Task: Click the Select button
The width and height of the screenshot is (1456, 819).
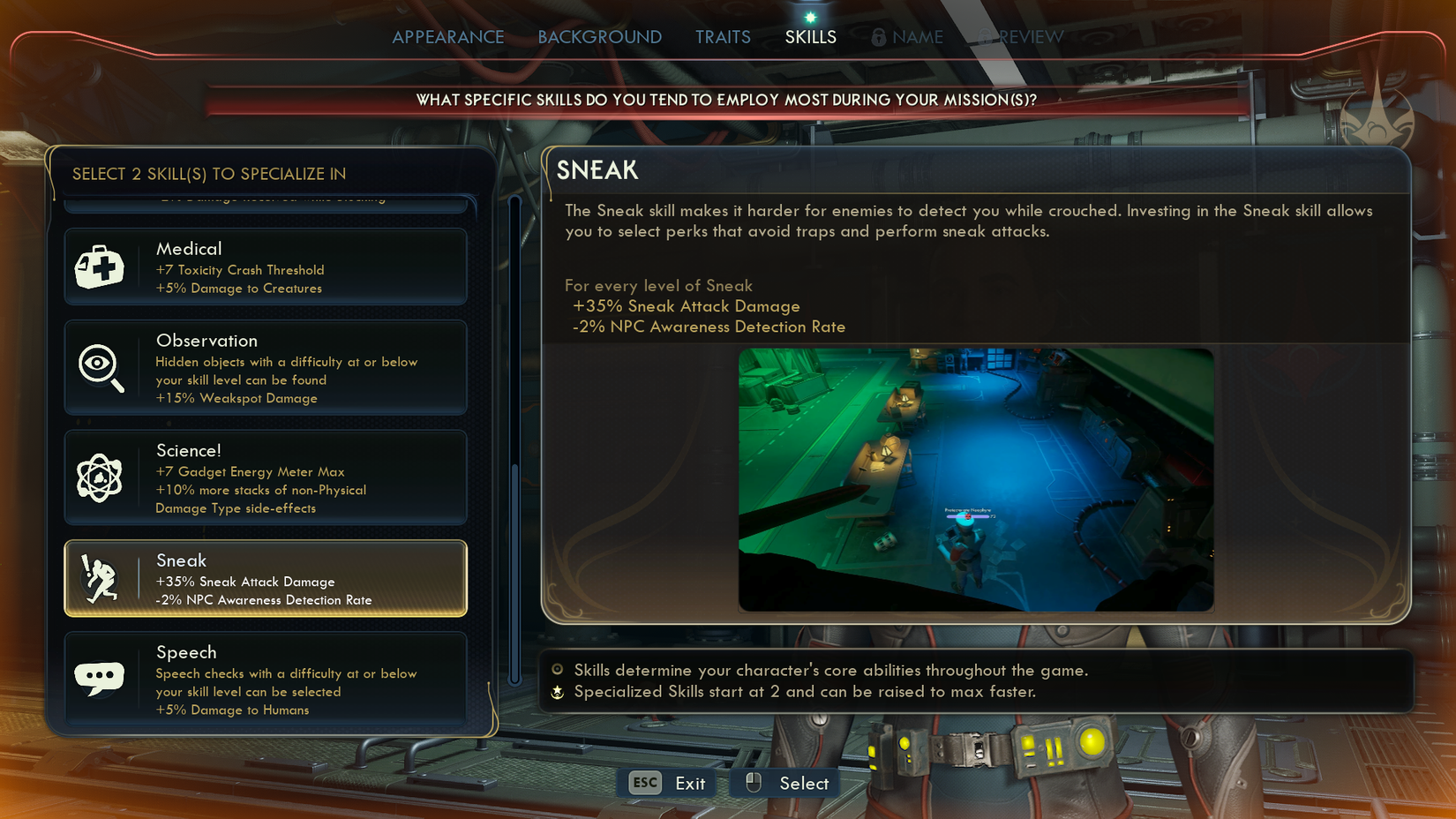Action: tap(787, 783)
